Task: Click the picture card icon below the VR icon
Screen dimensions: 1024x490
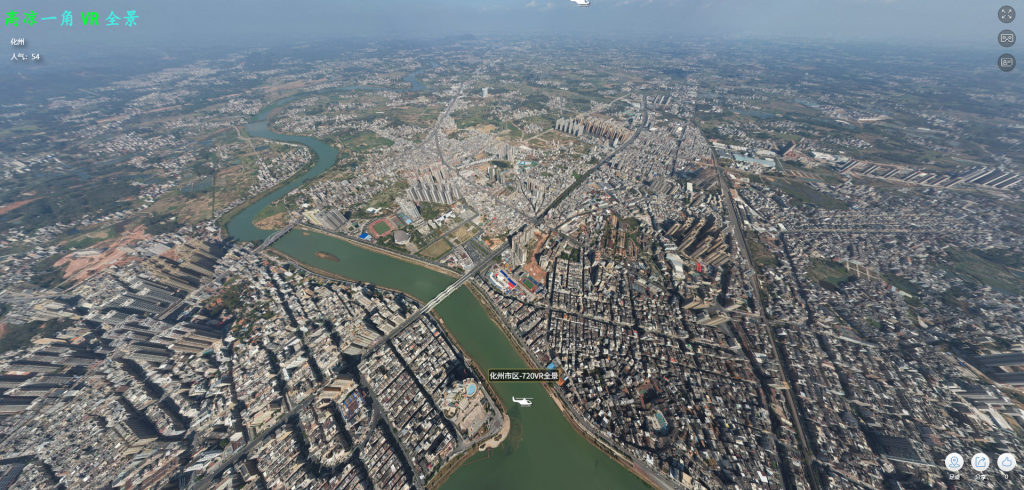Action: tap(1006, 62)
